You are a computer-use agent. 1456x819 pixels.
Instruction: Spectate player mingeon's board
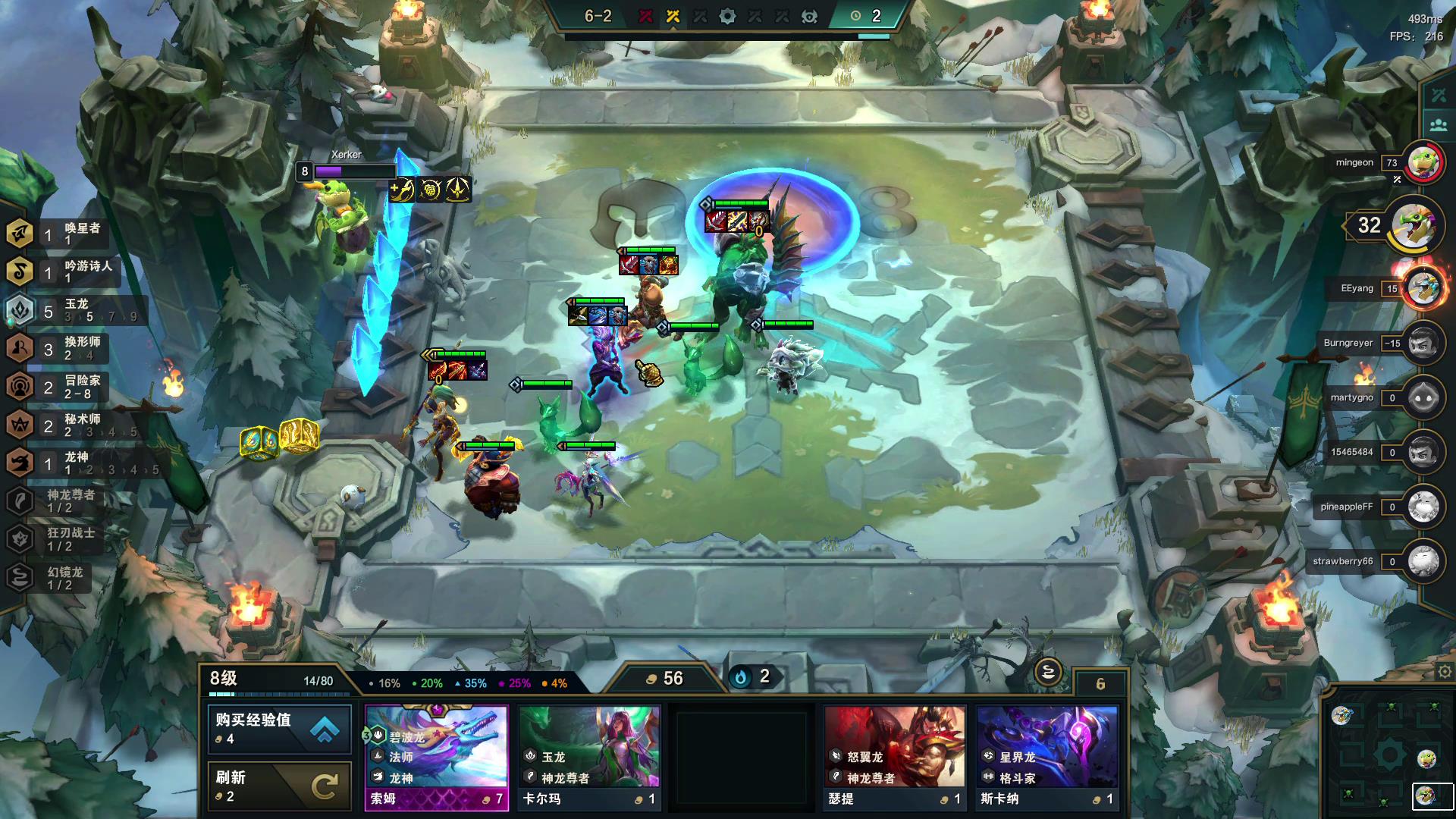pos(1423,162)
